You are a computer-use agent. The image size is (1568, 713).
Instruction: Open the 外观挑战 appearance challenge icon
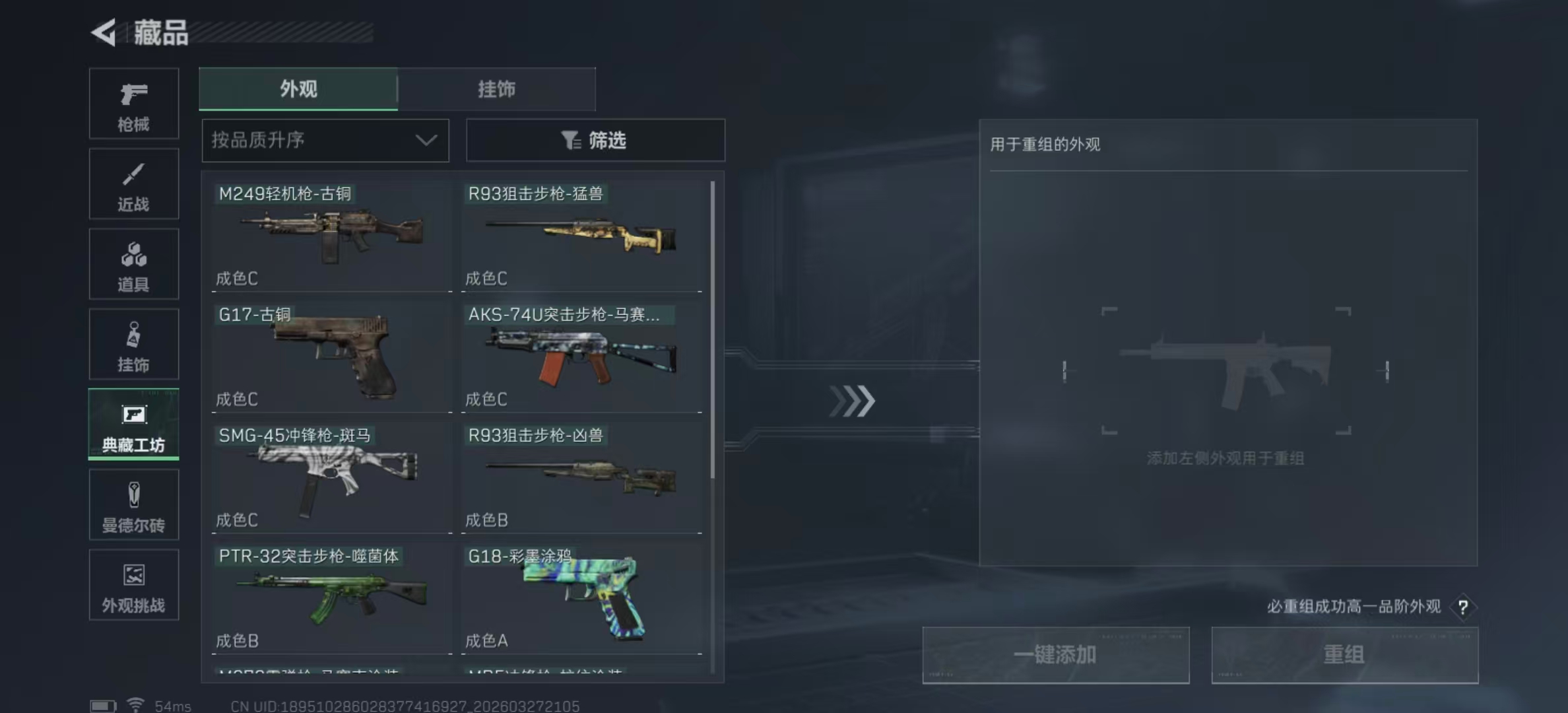[x=133, y=584]
